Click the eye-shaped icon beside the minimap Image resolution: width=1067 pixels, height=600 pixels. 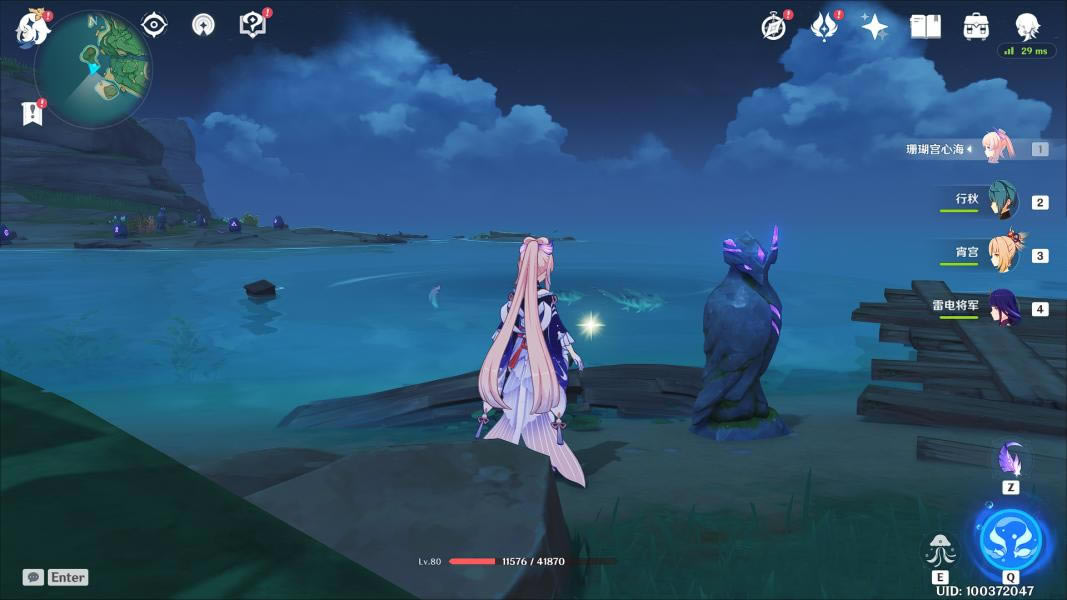[154, 25]
